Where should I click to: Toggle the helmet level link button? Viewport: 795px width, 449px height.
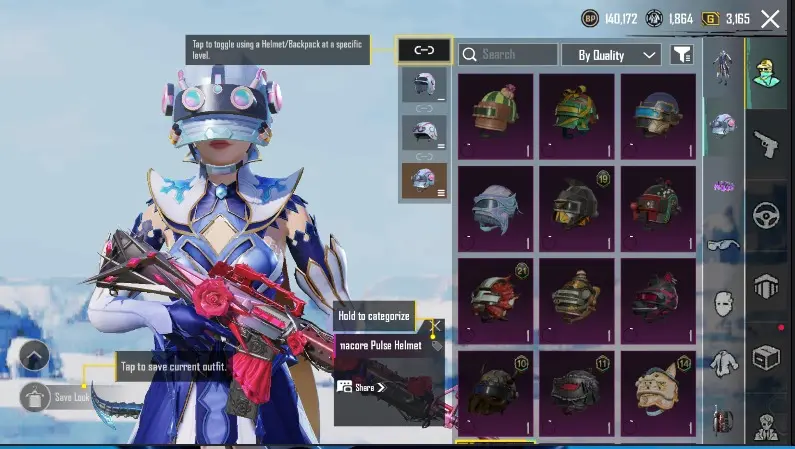(x=424, y=49)
